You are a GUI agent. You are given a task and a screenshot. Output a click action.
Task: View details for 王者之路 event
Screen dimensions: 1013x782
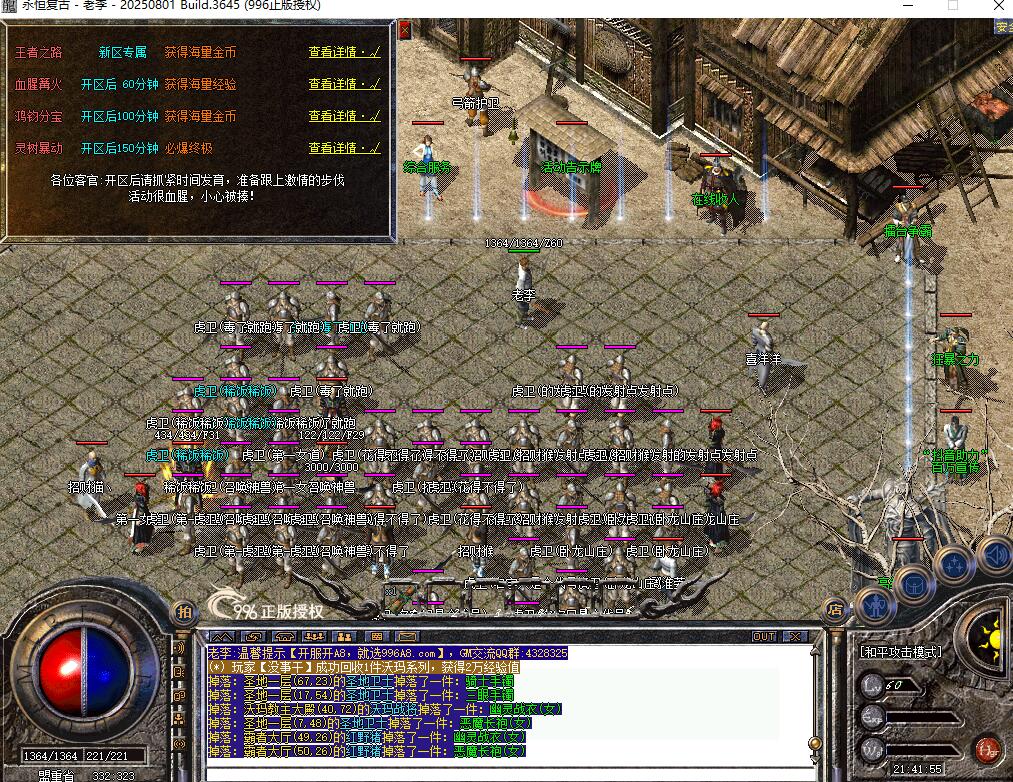(x=343, y=52)
